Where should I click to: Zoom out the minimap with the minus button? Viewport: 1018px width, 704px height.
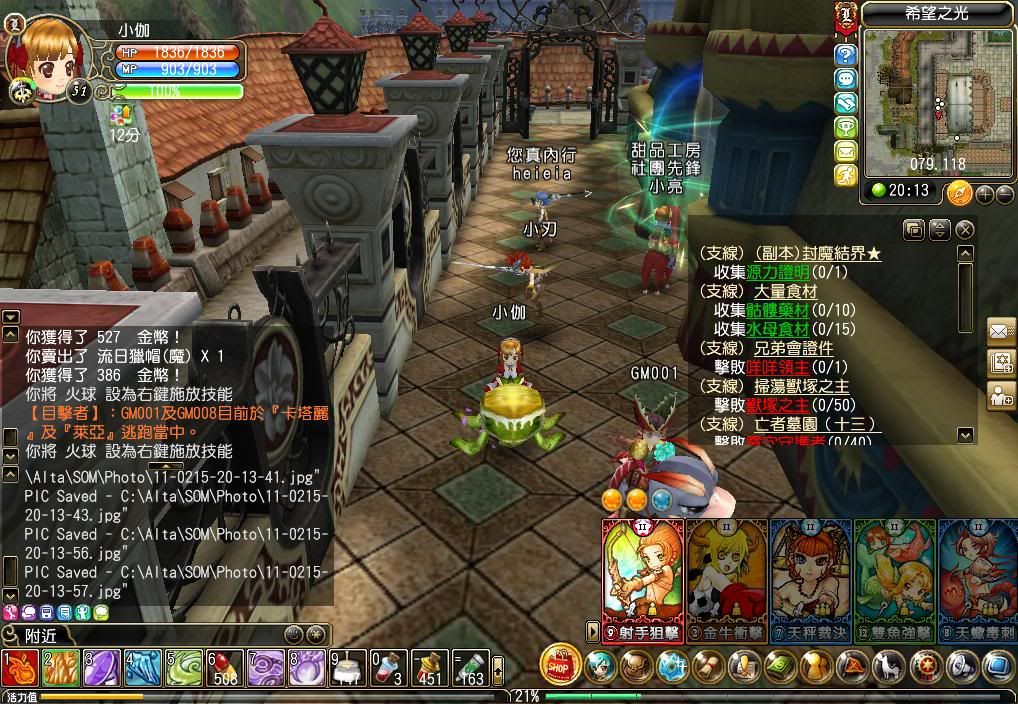tap(1004, 194)
